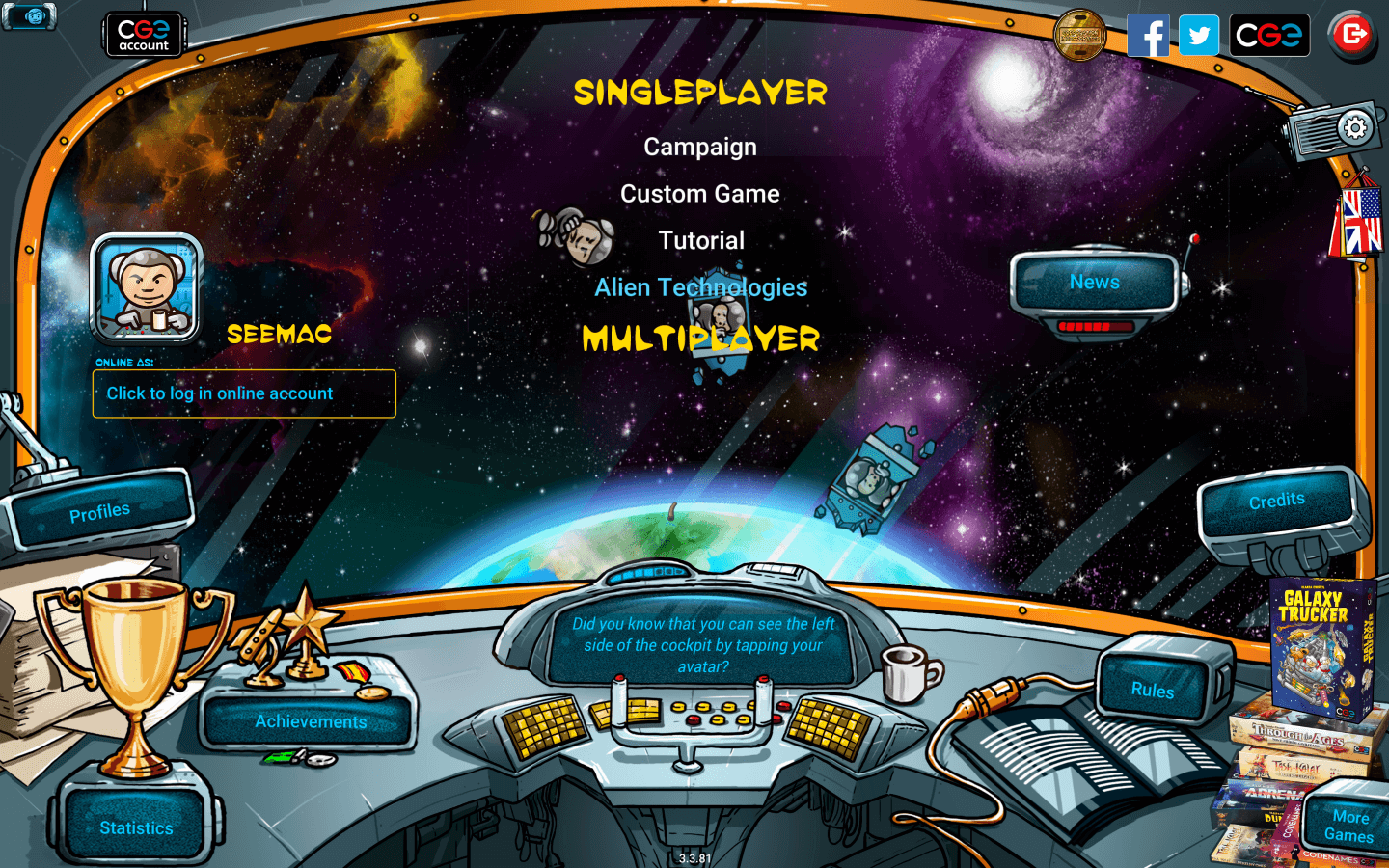Open the Twitter page link

coord(1199,36)
